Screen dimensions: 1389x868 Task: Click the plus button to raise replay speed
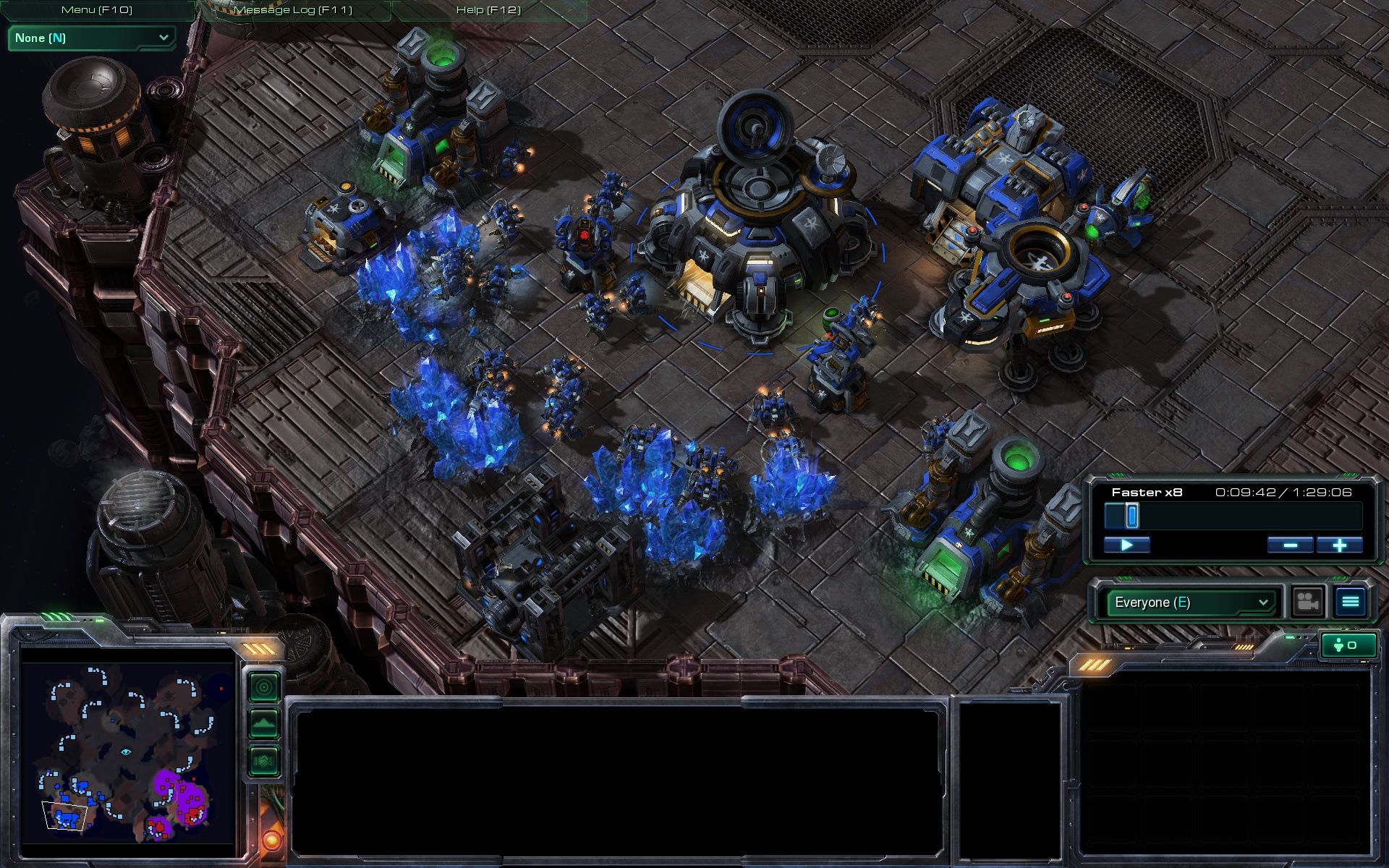1338,545
